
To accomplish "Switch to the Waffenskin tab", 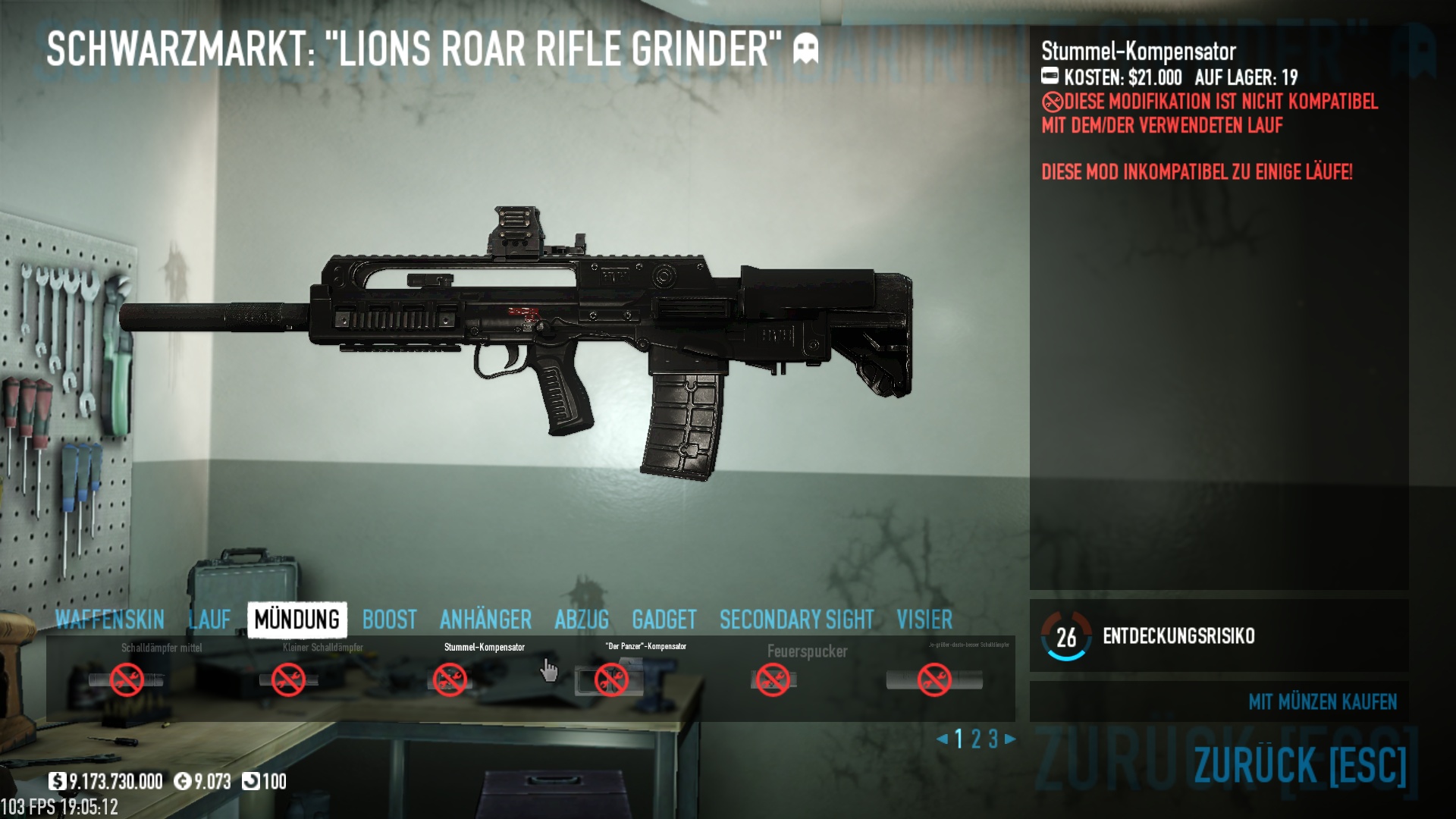I will (x=110, y=620).
